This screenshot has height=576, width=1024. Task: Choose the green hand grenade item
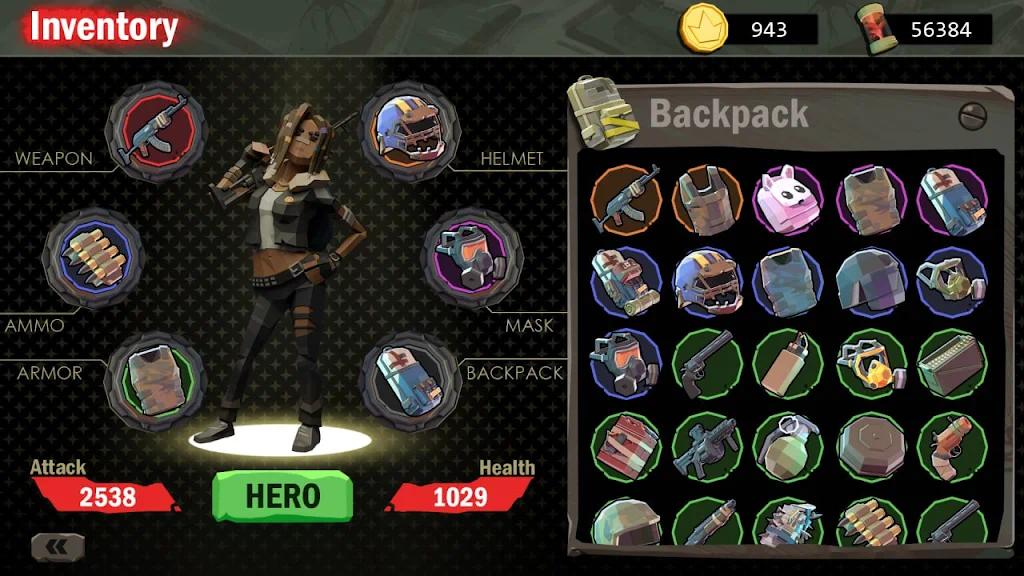pos(787,446)
